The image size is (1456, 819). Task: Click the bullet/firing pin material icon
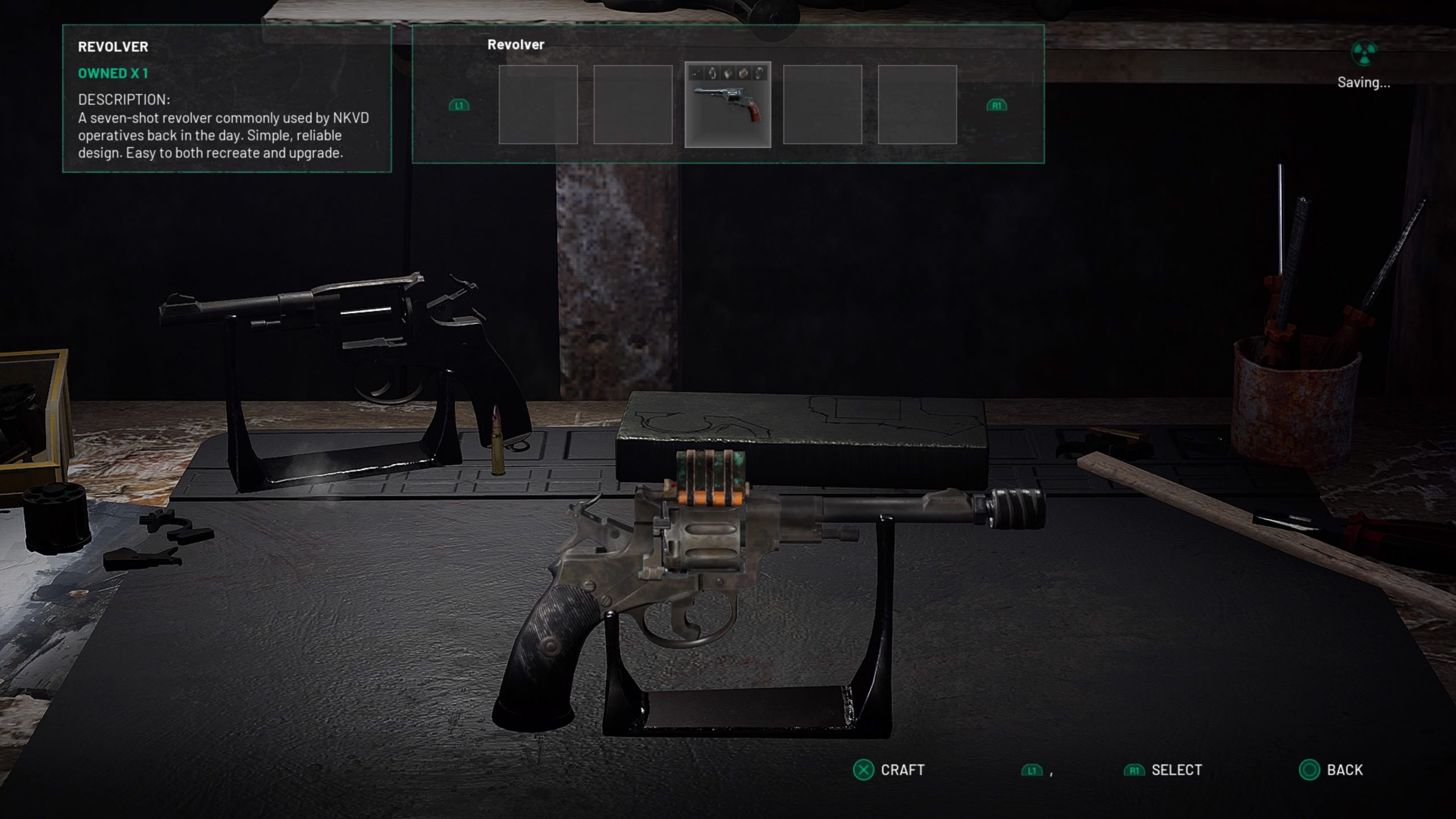696,73
